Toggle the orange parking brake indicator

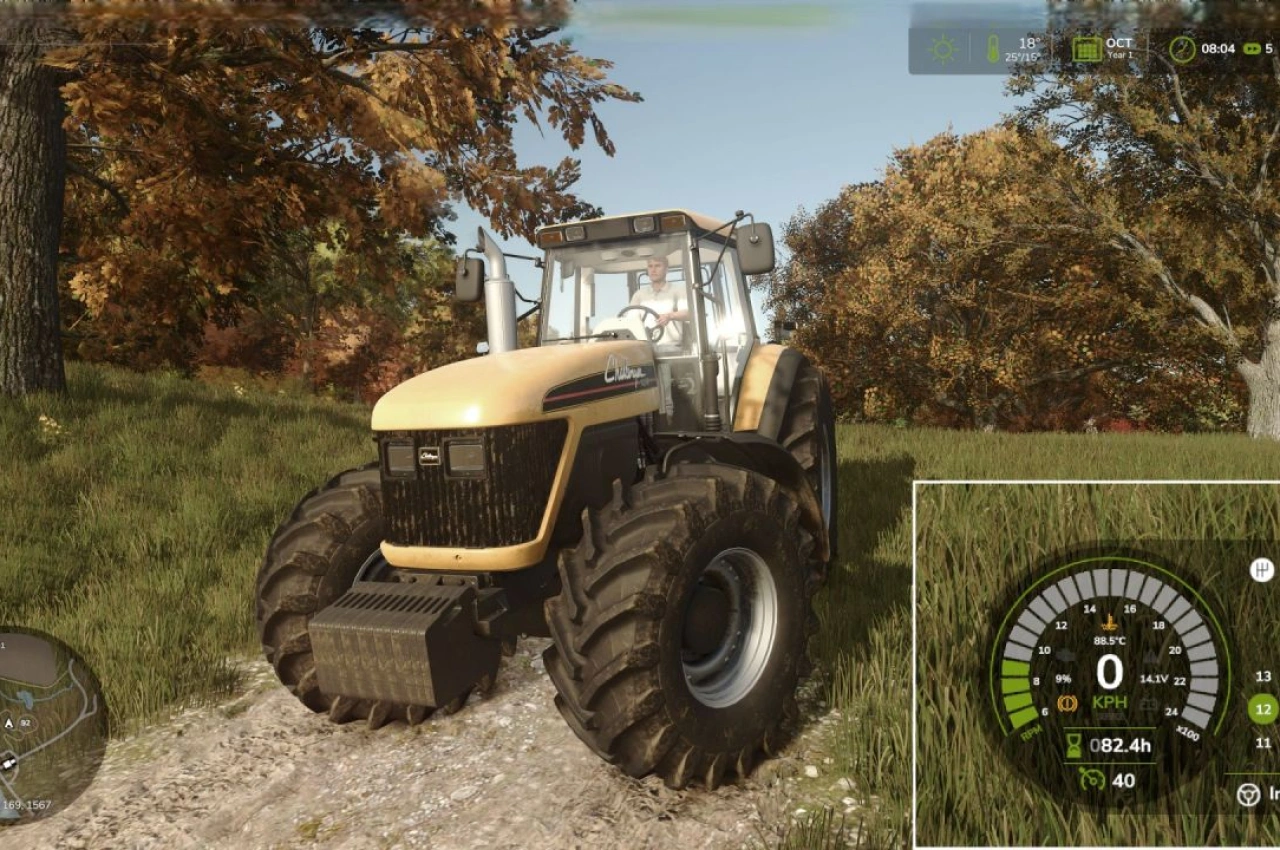tap(1068, 701)
